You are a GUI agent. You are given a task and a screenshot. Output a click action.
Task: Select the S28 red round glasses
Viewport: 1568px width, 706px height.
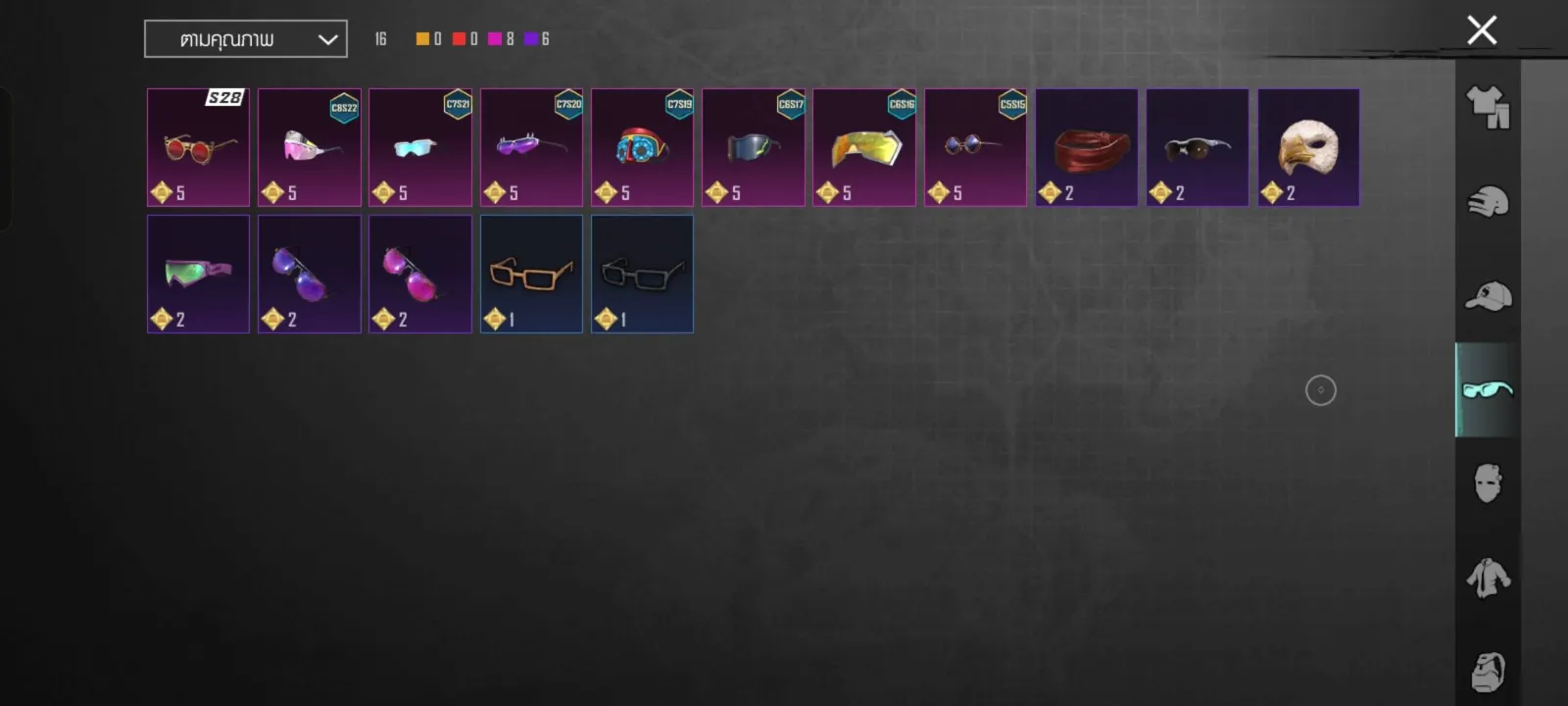click(x=198, y=147)
